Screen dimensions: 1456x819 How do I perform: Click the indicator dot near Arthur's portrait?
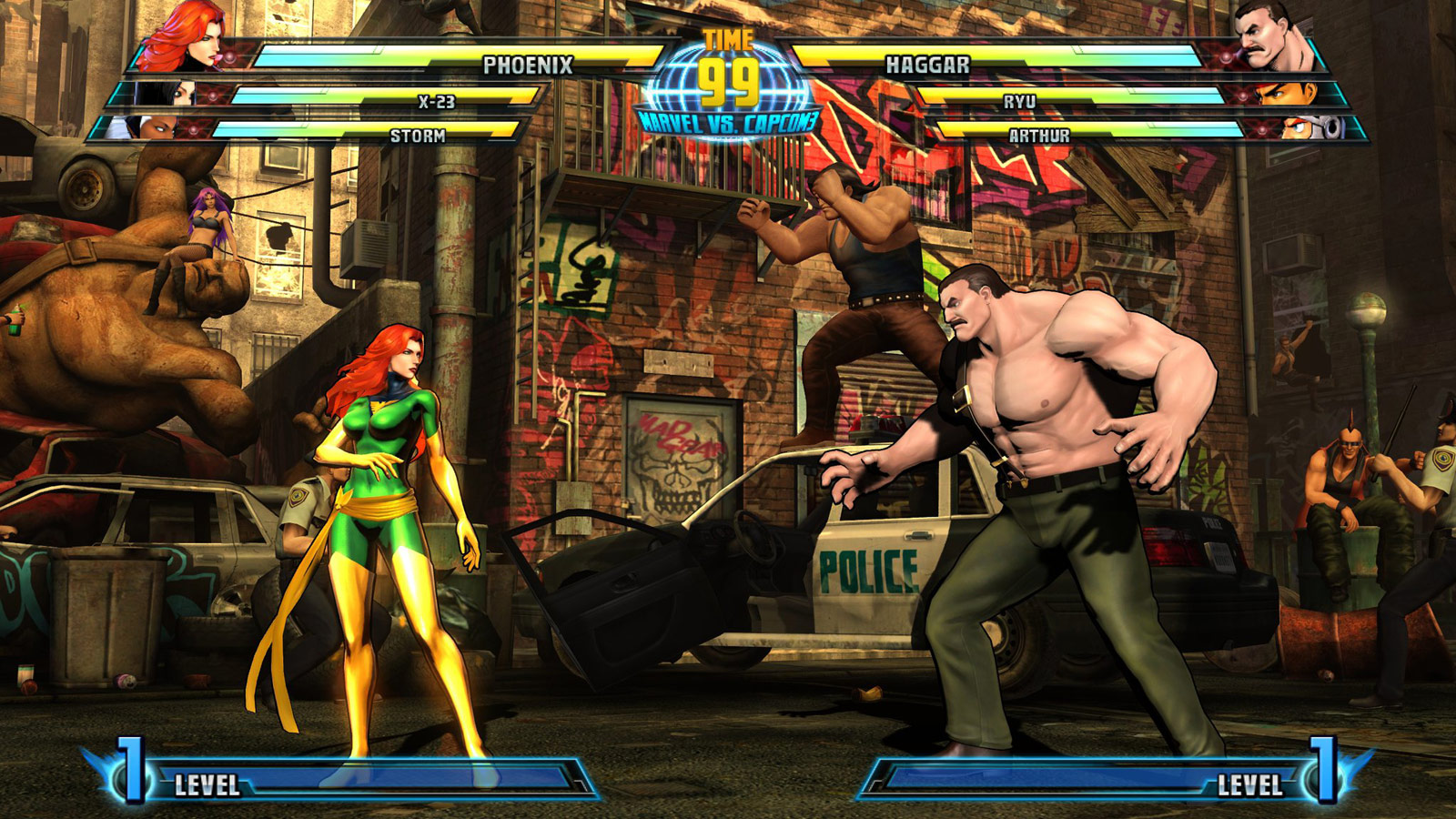click(1262, 129)
